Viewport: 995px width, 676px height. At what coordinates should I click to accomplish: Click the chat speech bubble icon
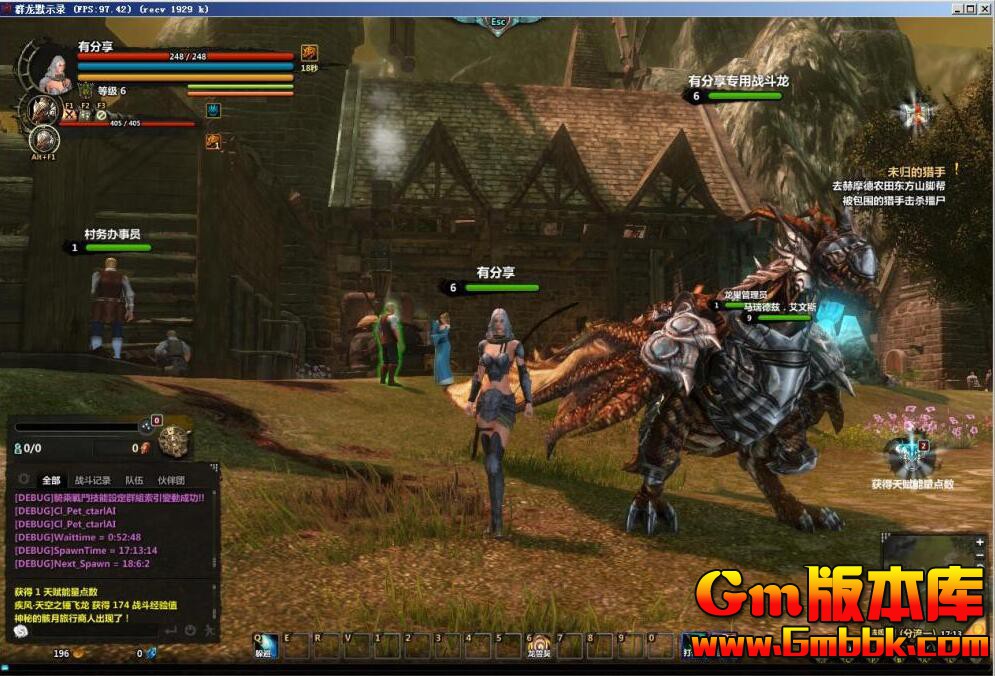point(21,631)
